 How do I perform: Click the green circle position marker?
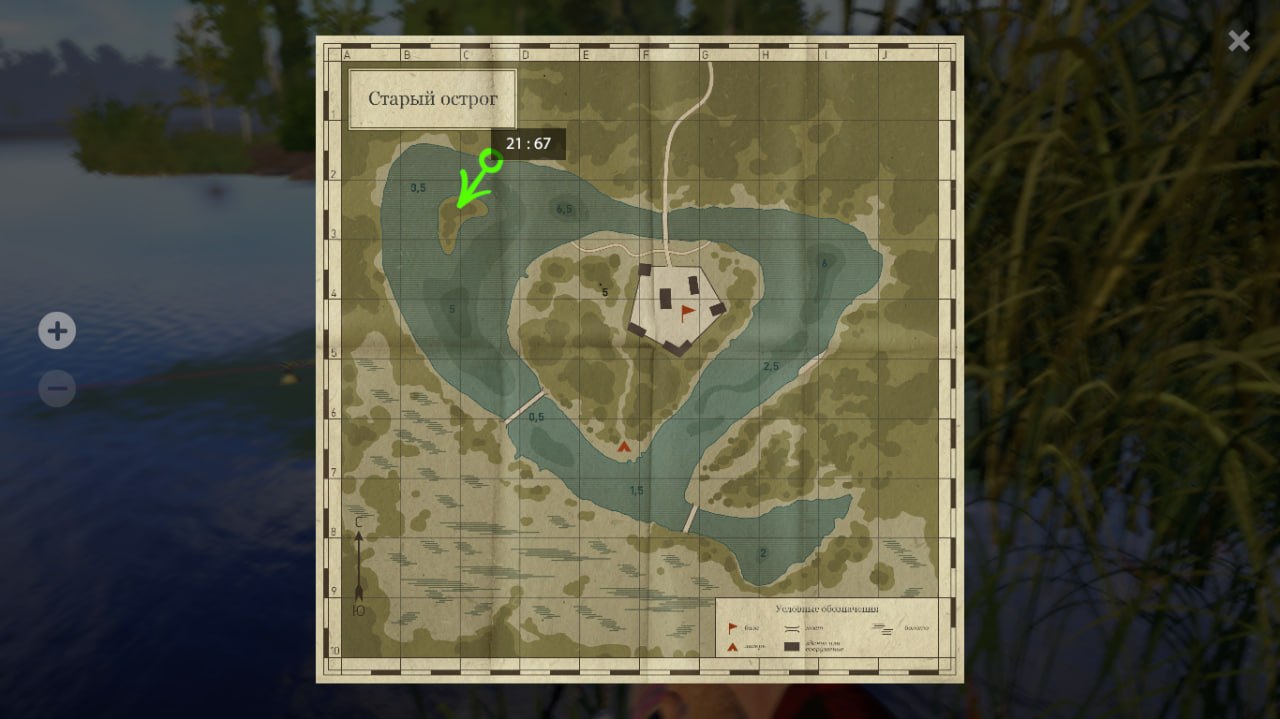tap(490, 159)
